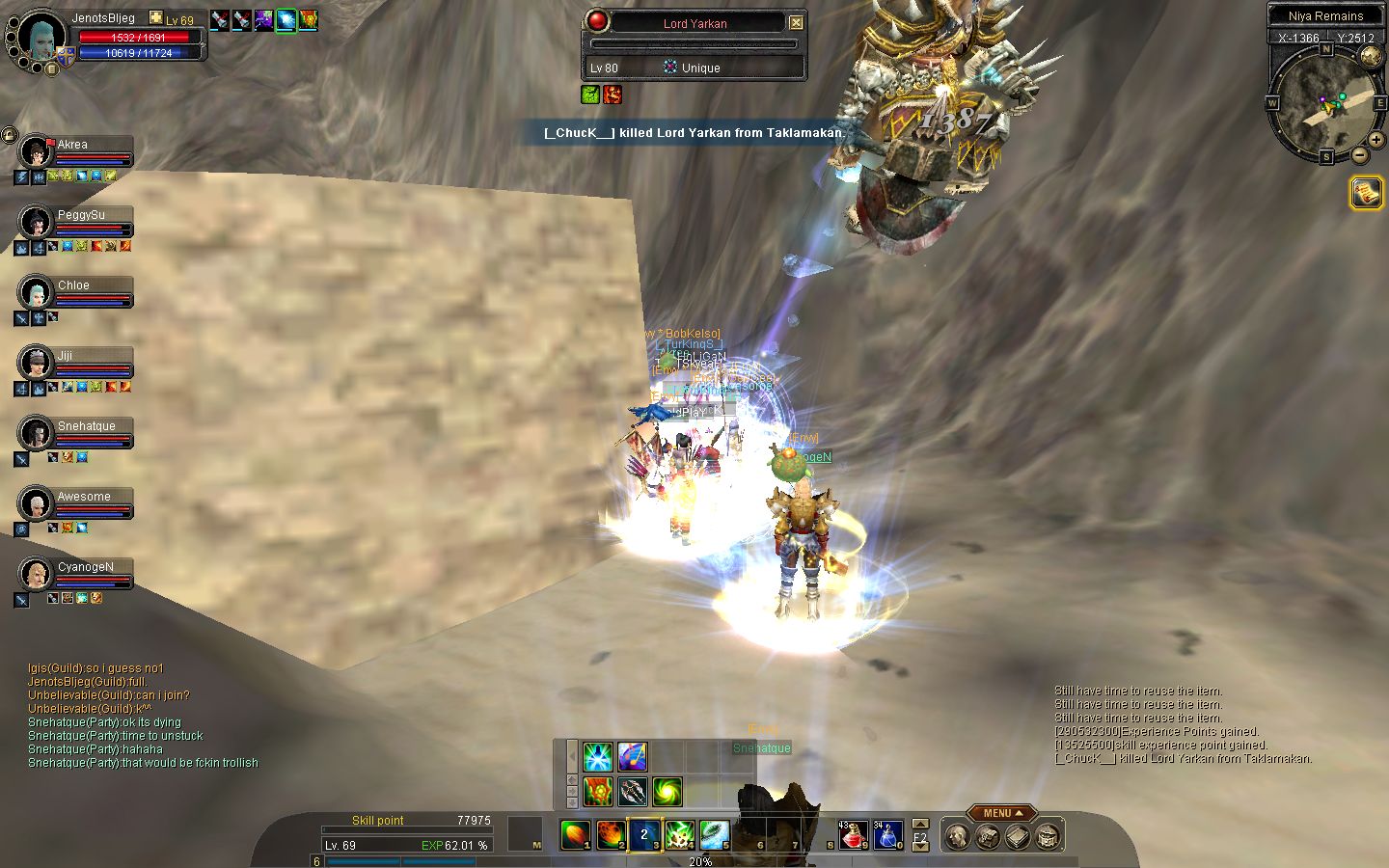Viewport: 1389px width, 868px height.
Task: Zoom in the minimap with plus button
Action: (x=1376, y=140)
